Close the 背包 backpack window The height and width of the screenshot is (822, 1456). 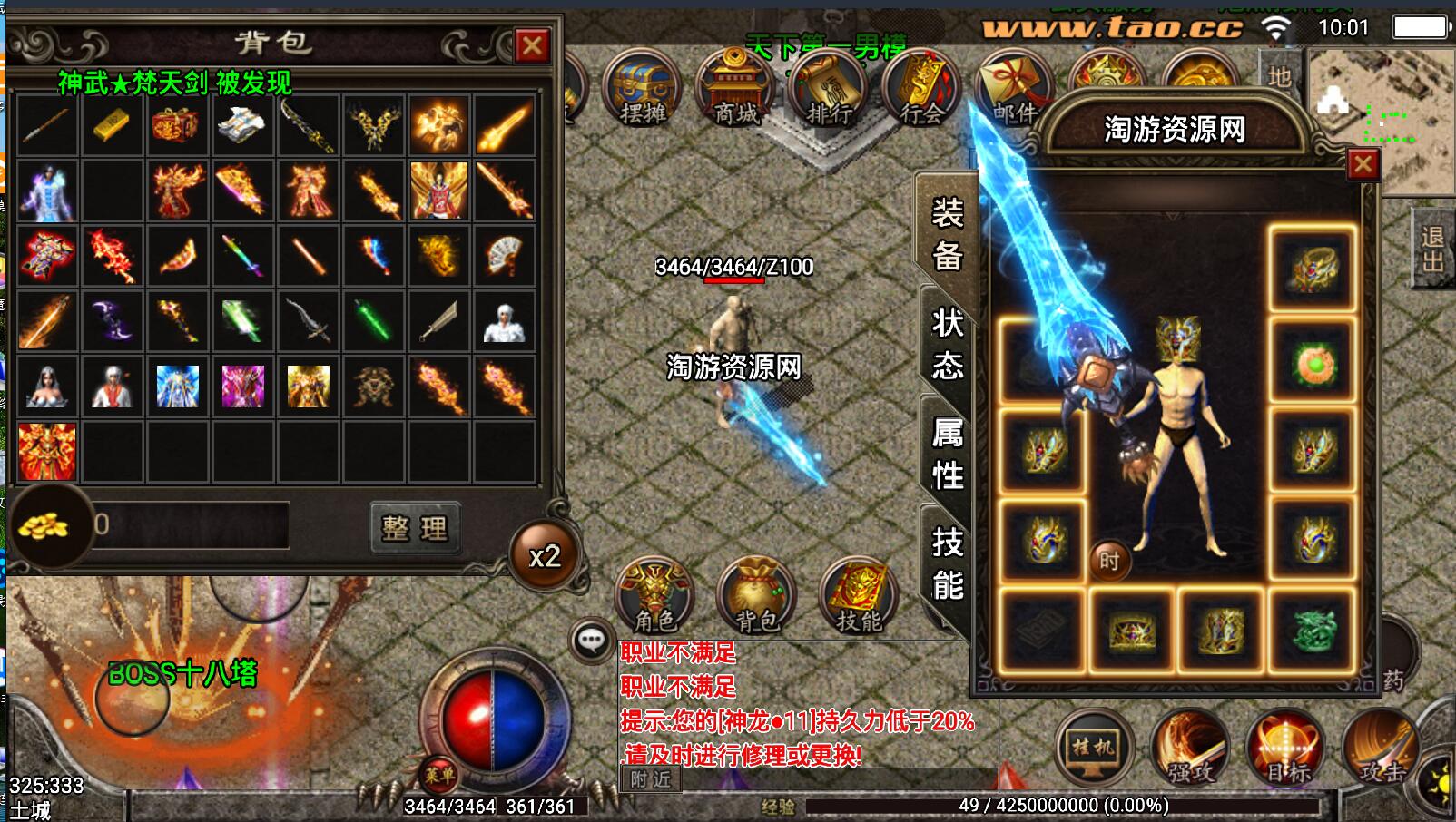[x=532, y=45]
